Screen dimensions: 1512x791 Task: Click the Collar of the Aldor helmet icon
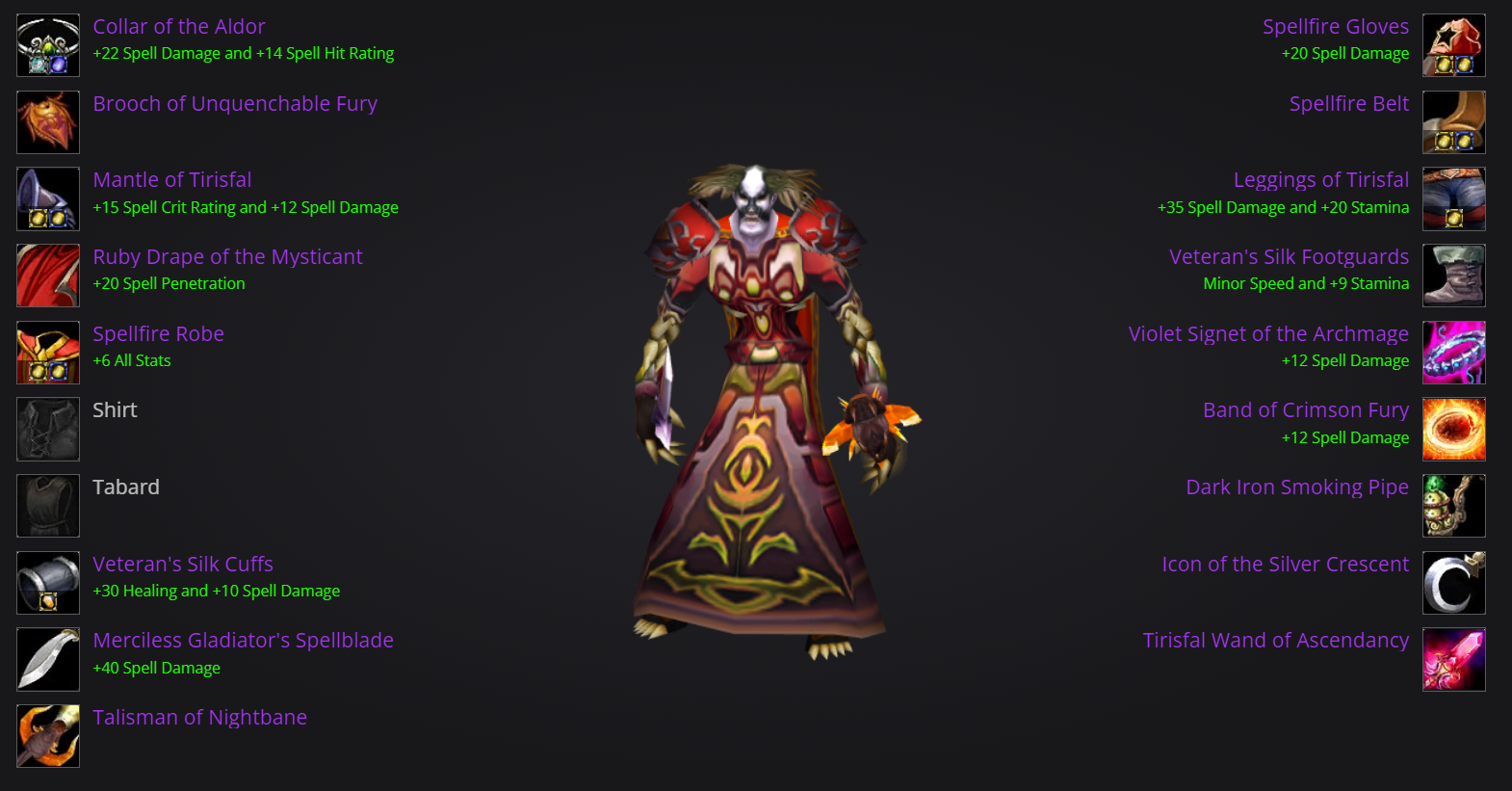coord(47,44)
